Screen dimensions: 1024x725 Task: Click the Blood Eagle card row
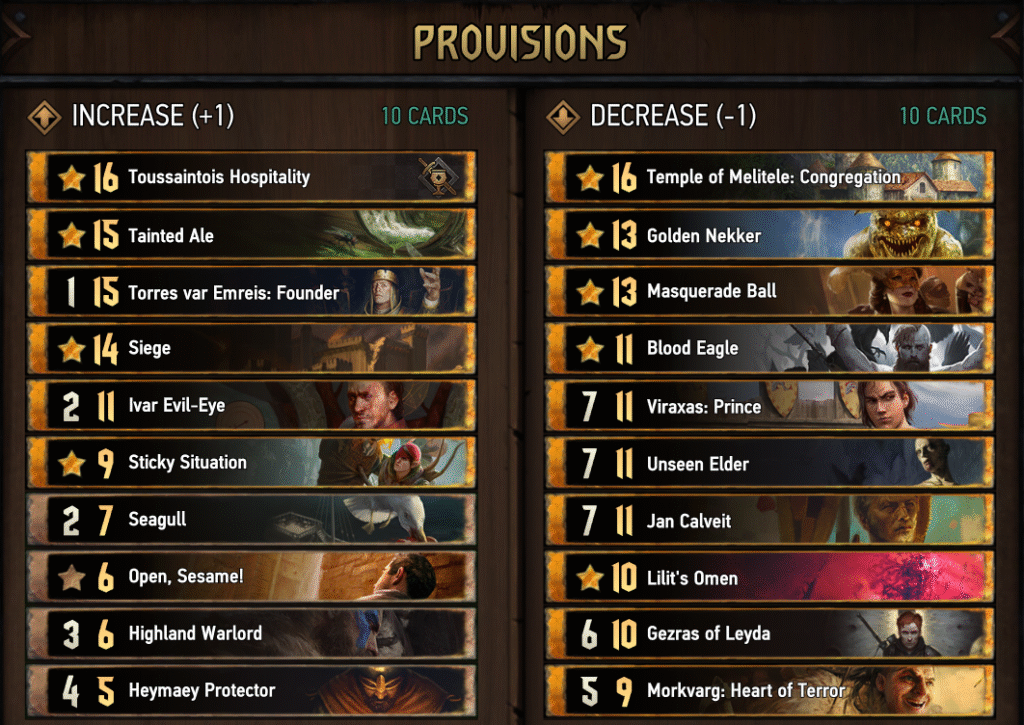pyautogui.click(x=769, y=349)
